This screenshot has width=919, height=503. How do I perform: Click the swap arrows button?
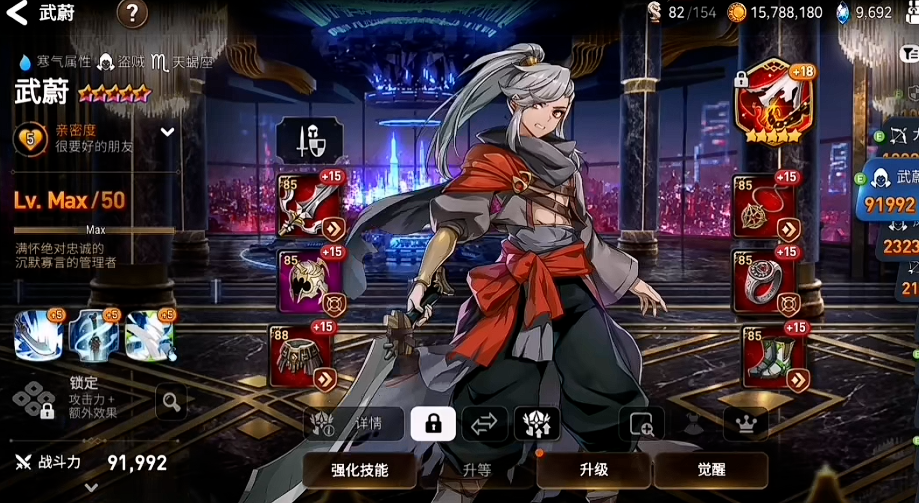pyautogui.click(x=484, y=424)
